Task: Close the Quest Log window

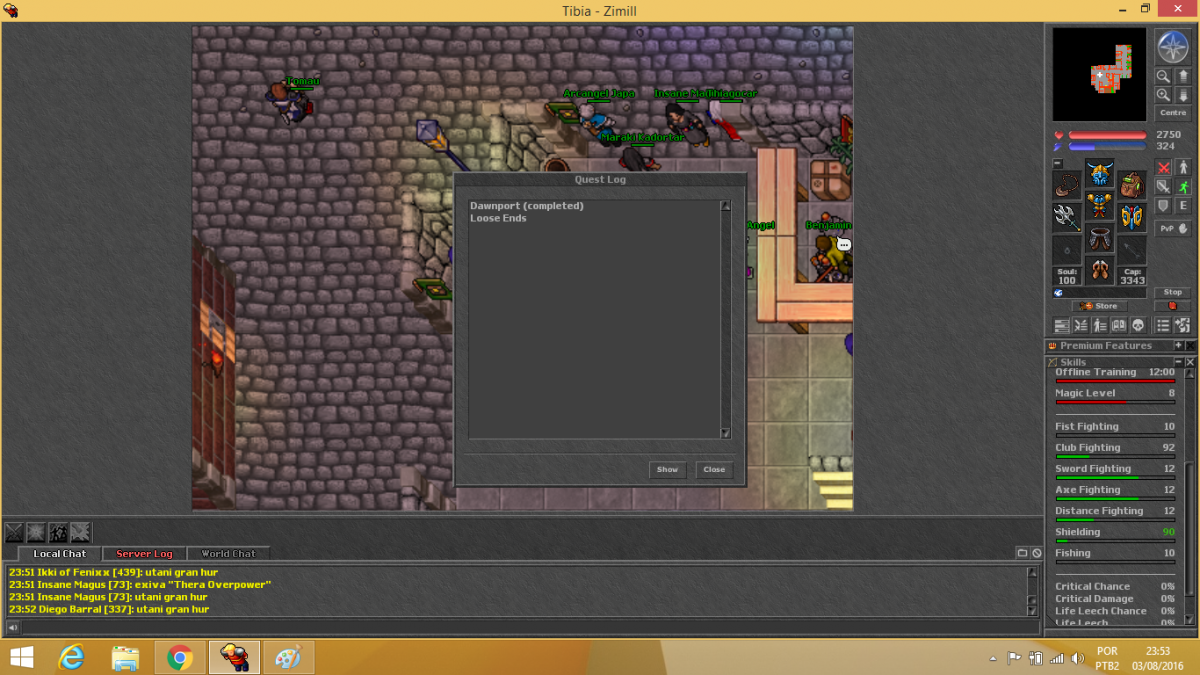Action: point(714,469)
